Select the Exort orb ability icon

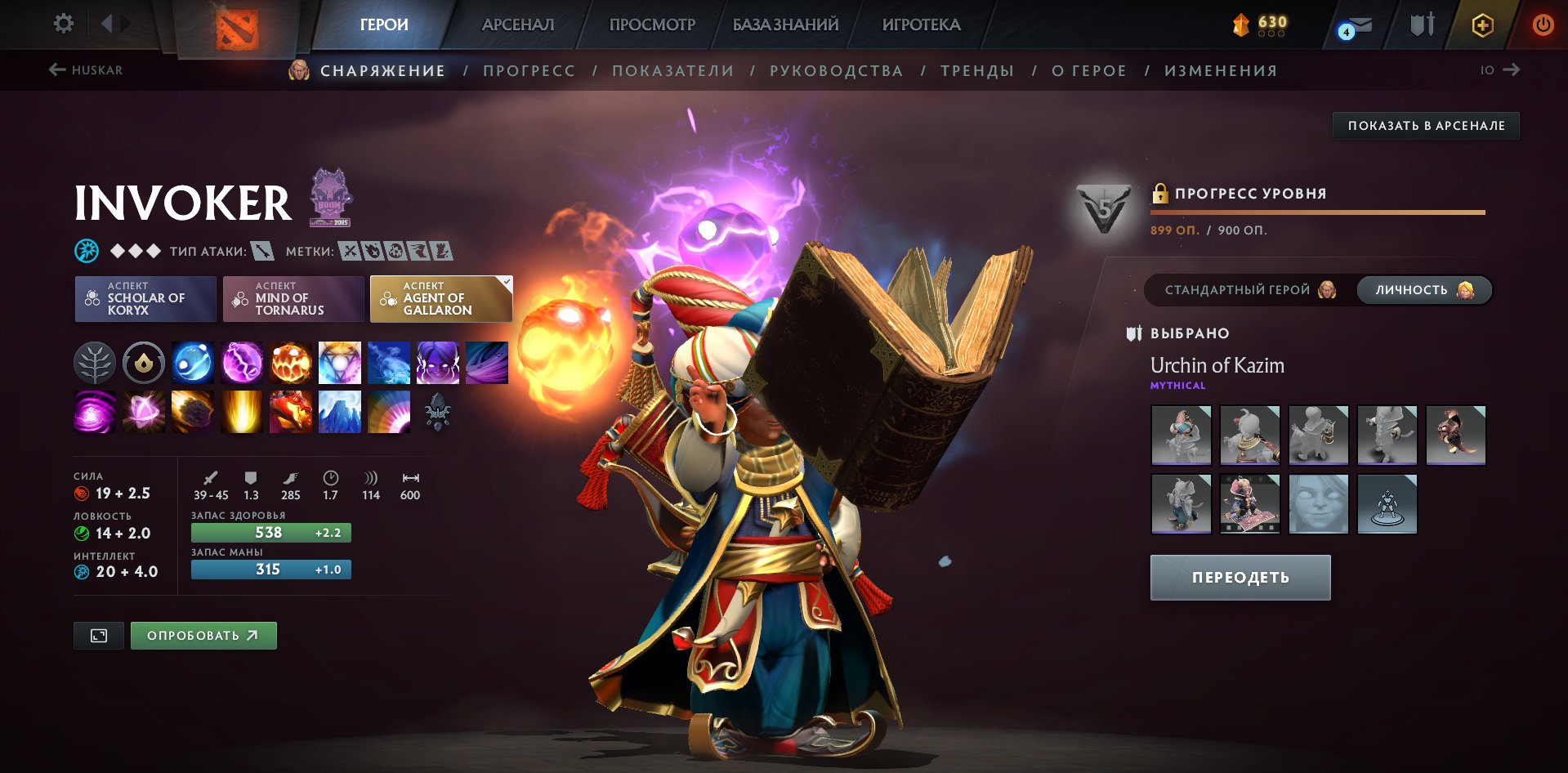click(x=291, y=363)
